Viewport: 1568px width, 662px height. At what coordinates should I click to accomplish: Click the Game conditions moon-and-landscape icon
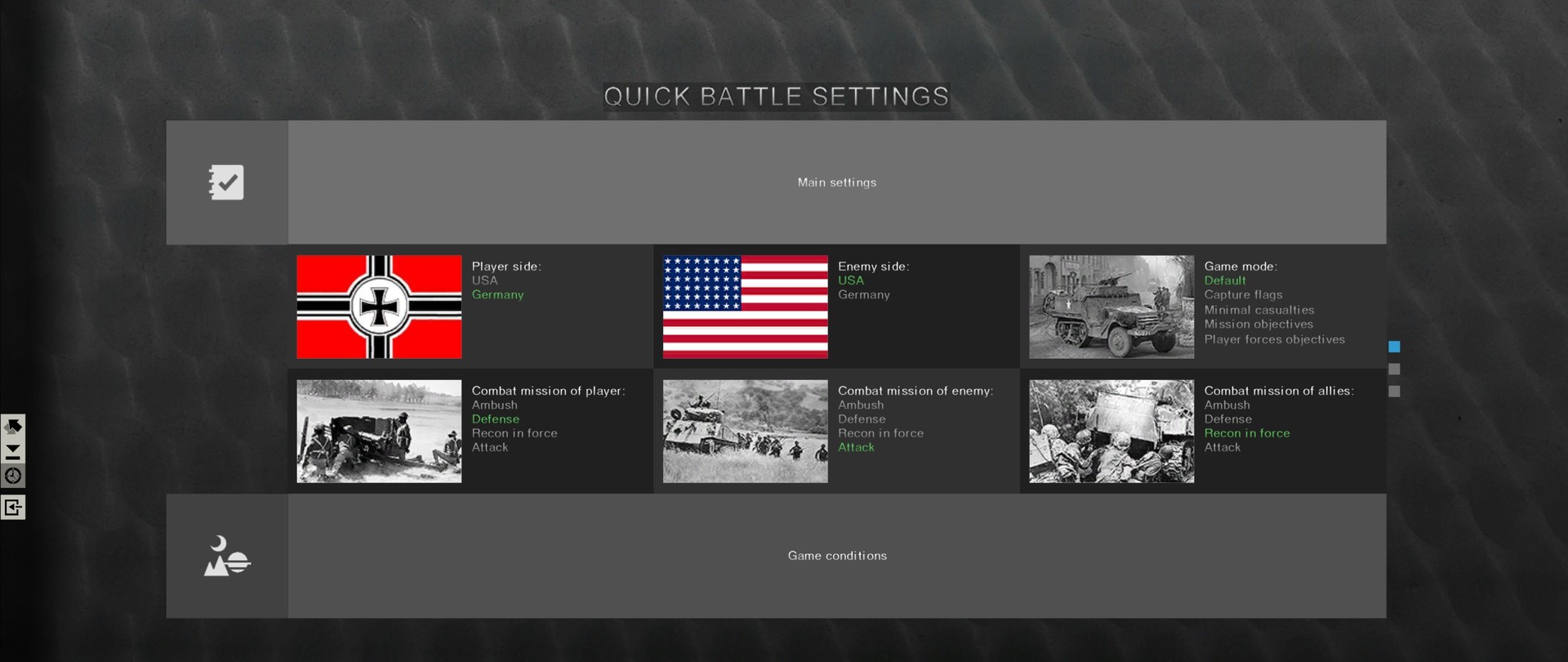pyautogui.click(x=226, y=556)
